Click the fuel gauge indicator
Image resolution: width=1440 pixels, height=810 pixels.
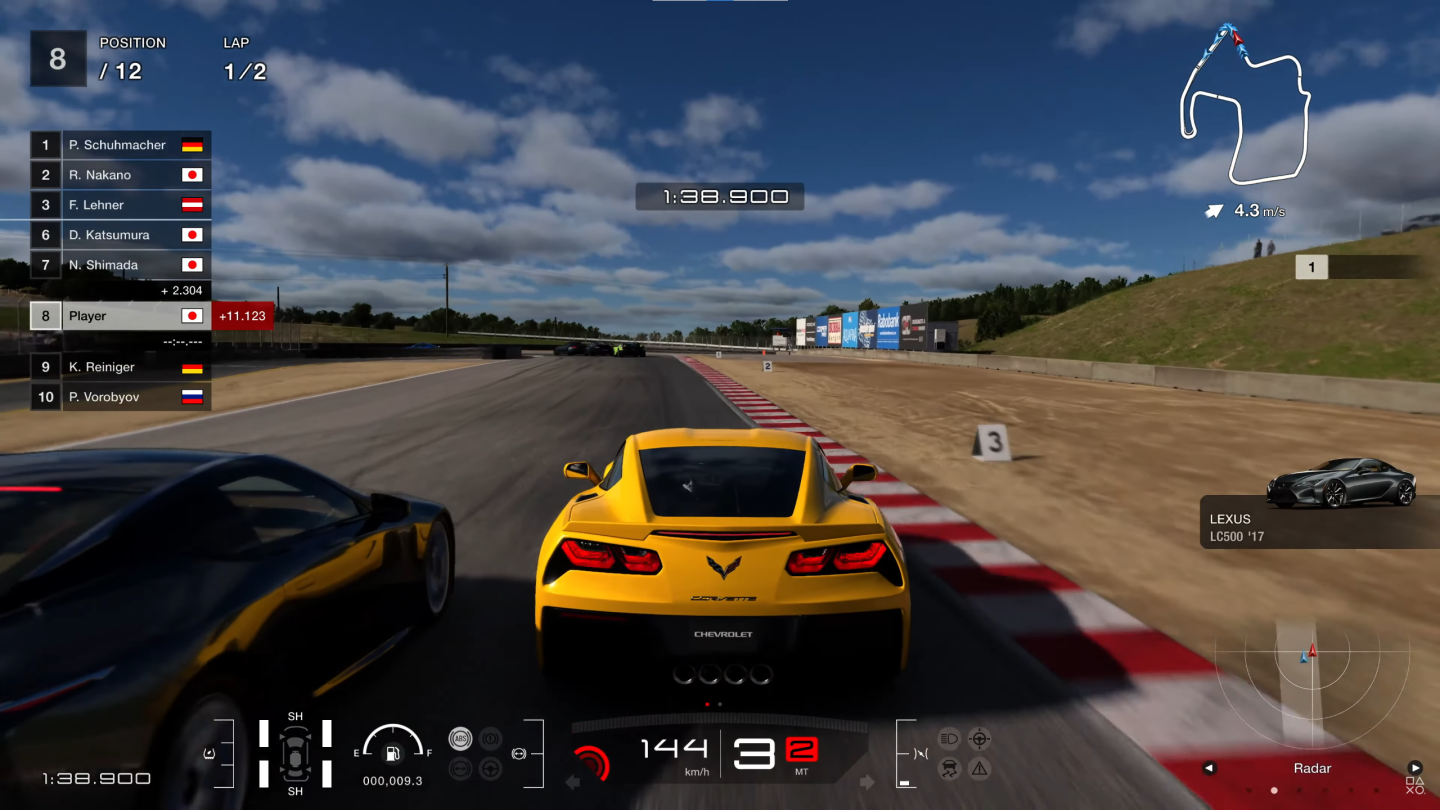392,747
